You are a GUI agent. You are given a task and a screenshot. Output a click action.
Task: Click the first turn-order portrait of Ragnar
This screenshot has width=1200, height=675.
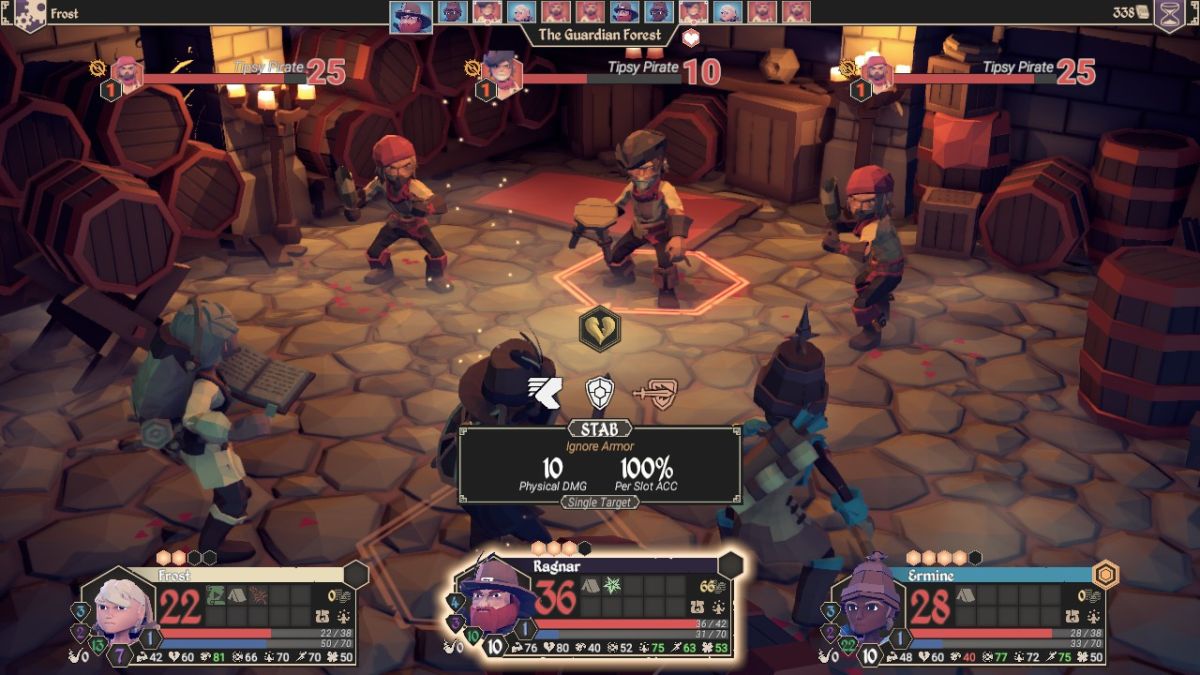coord(411,16)
